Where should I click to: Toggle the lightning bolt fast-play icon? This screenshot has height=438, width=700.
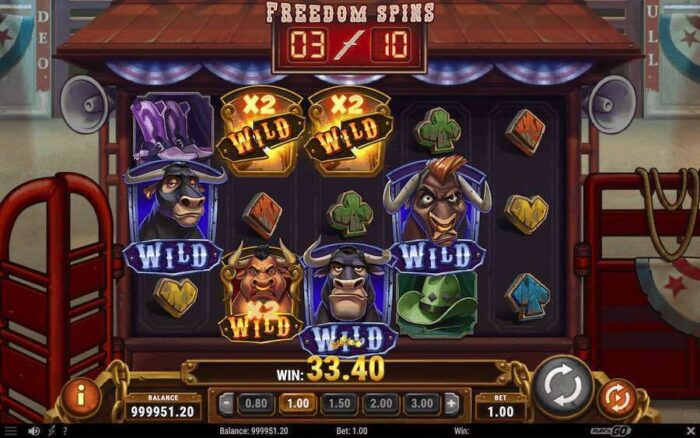coord(51,431)
